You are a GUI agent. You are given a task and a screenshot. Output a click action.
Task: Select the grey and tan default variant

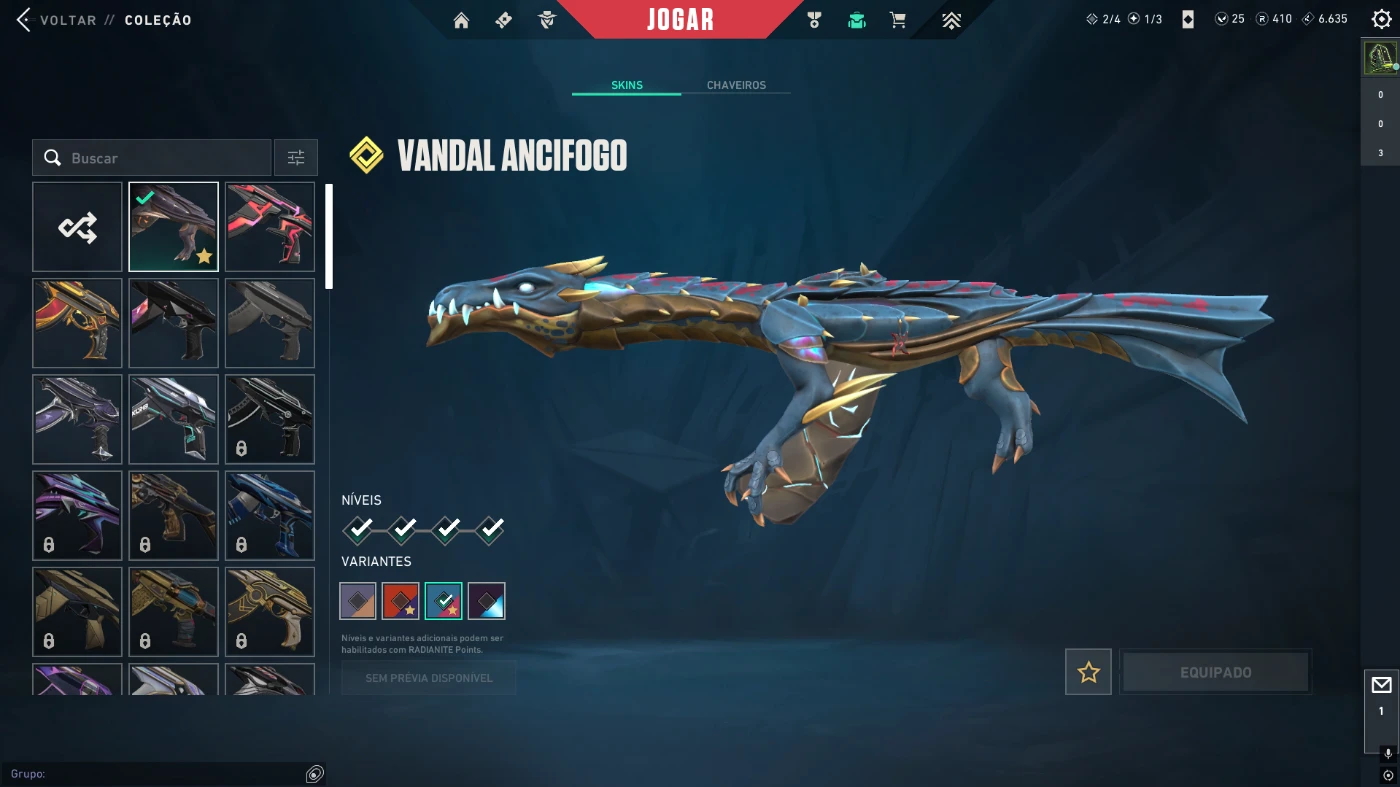358,601
